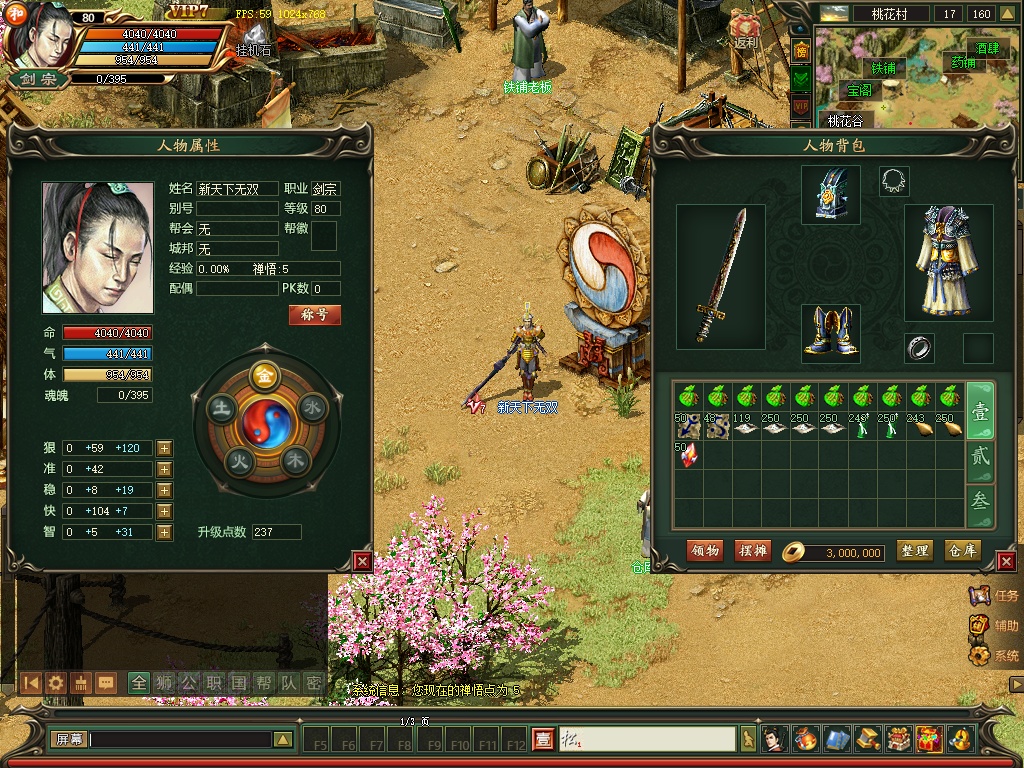Image resolution: width=1024 pixels, height=768 pixels.
Task: Select the equipped robe armor slot
Action: [x=948, y=262]
